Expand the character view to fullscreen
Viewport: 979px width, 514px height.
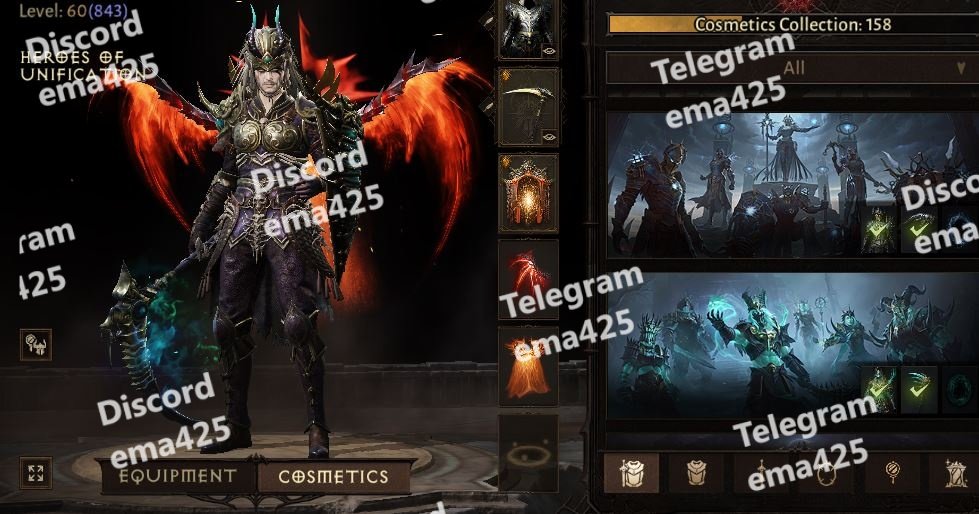[x=35, y=473]
